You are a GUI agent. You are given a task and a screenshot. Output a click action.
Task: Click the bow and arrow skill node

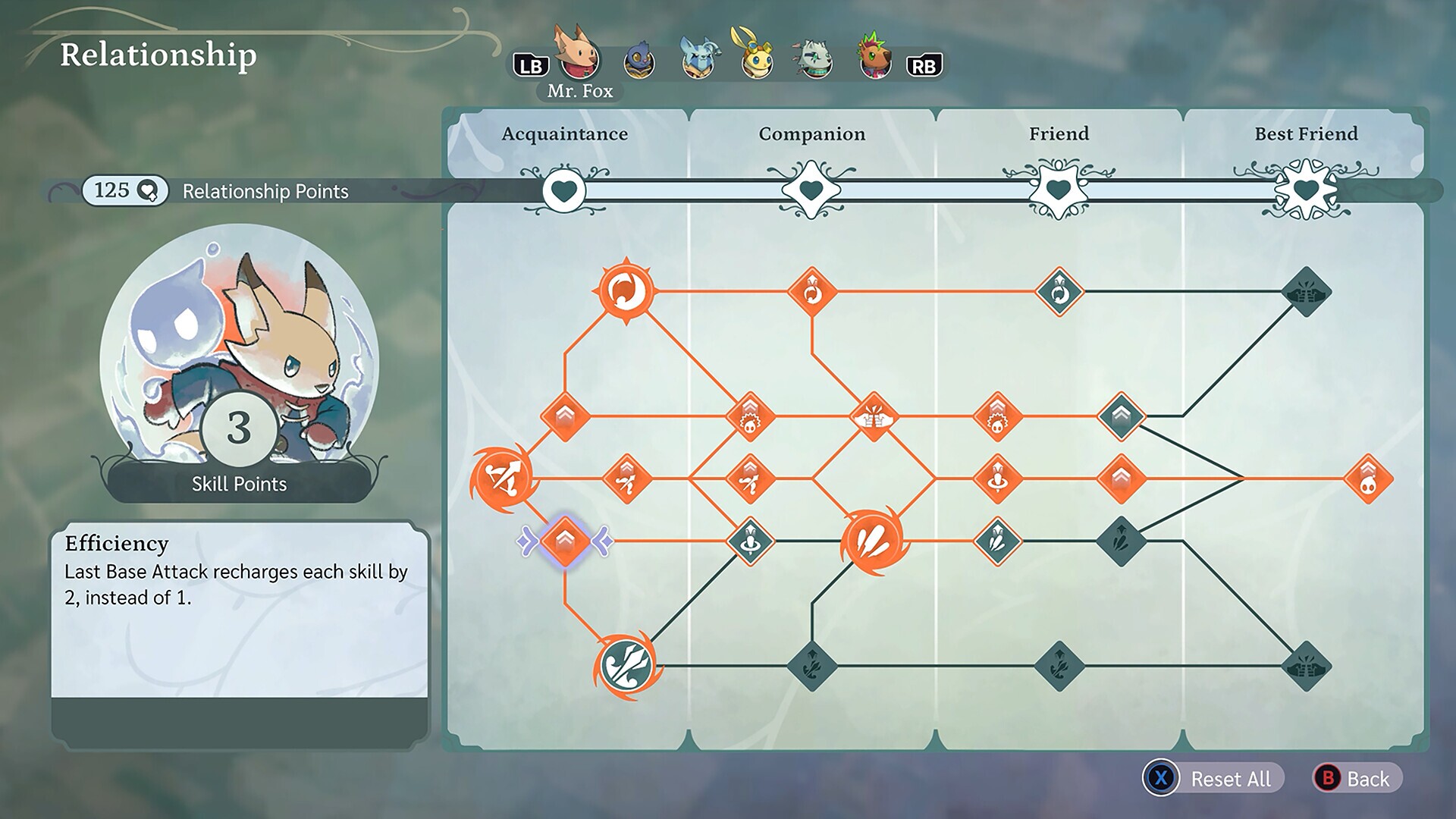[x=502, y=478]
